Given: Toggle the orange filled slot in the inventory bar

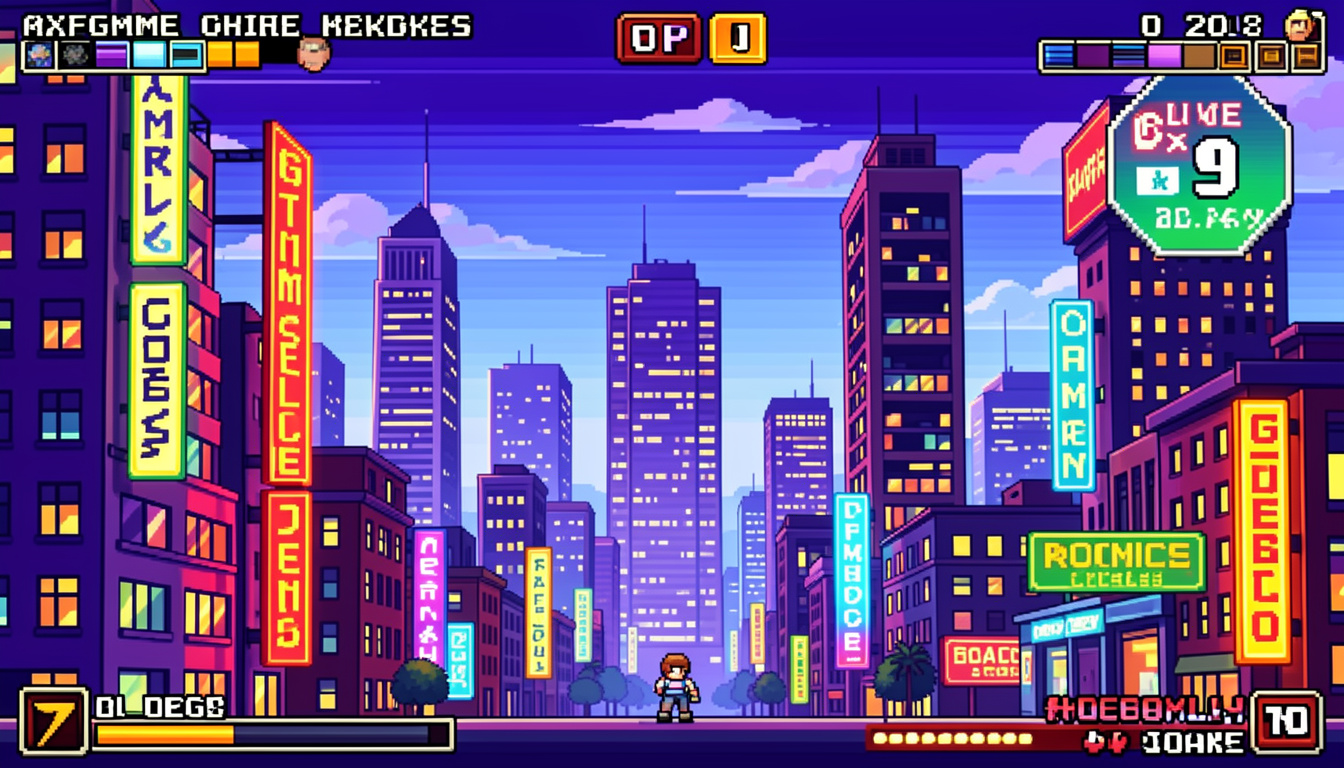Looking at the screenshot, I should (221, 54).
